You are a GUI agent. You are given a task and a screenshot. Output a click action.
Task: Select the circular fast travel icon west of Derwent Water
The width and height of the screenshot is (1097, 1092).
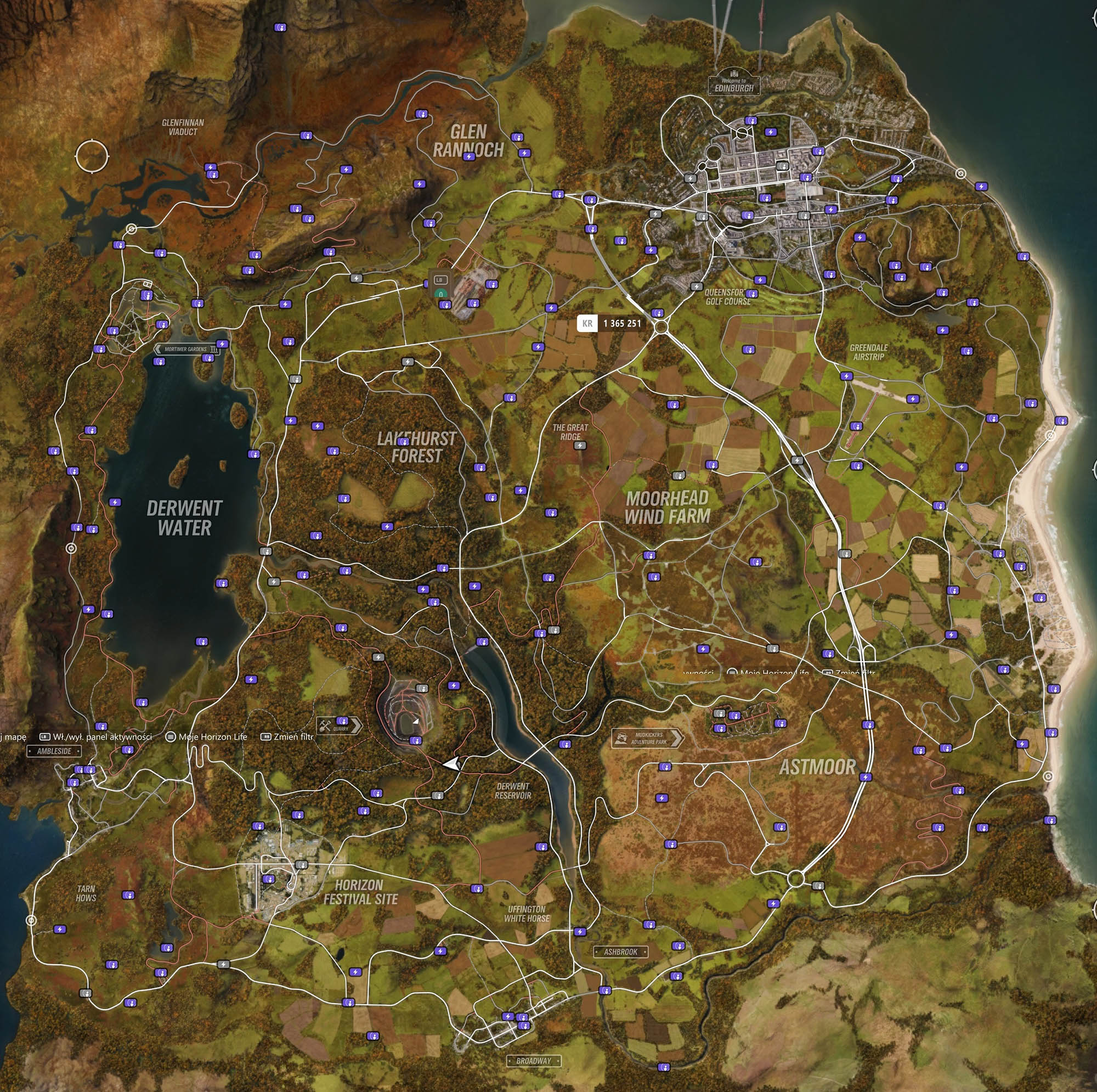point(71,549)
